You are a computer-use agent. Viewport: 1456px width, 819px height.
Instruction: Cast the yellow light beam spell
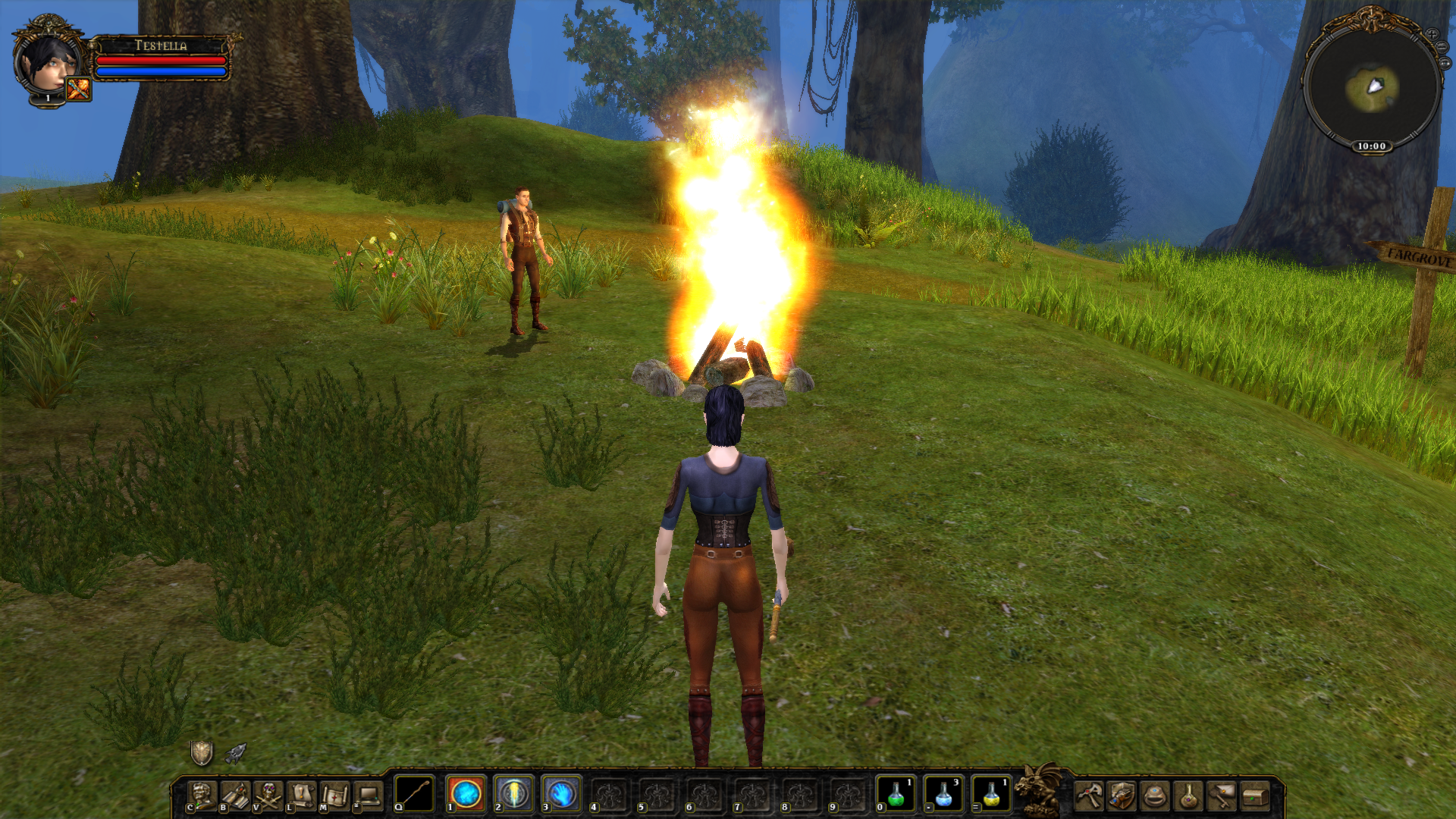(514, 794)
